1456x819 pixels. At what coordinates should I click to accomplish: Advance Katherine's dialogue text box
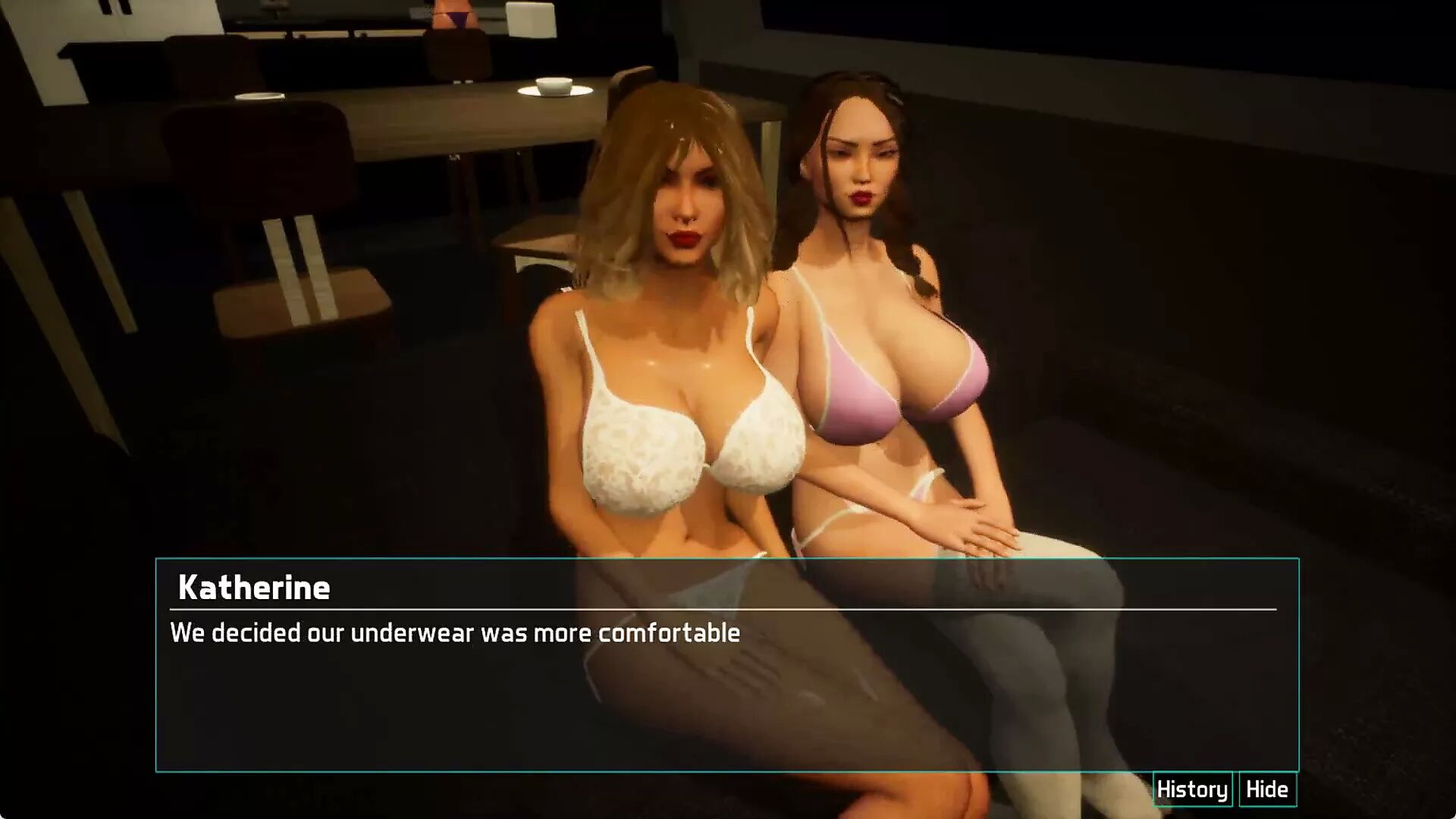(x=726, y=682)
